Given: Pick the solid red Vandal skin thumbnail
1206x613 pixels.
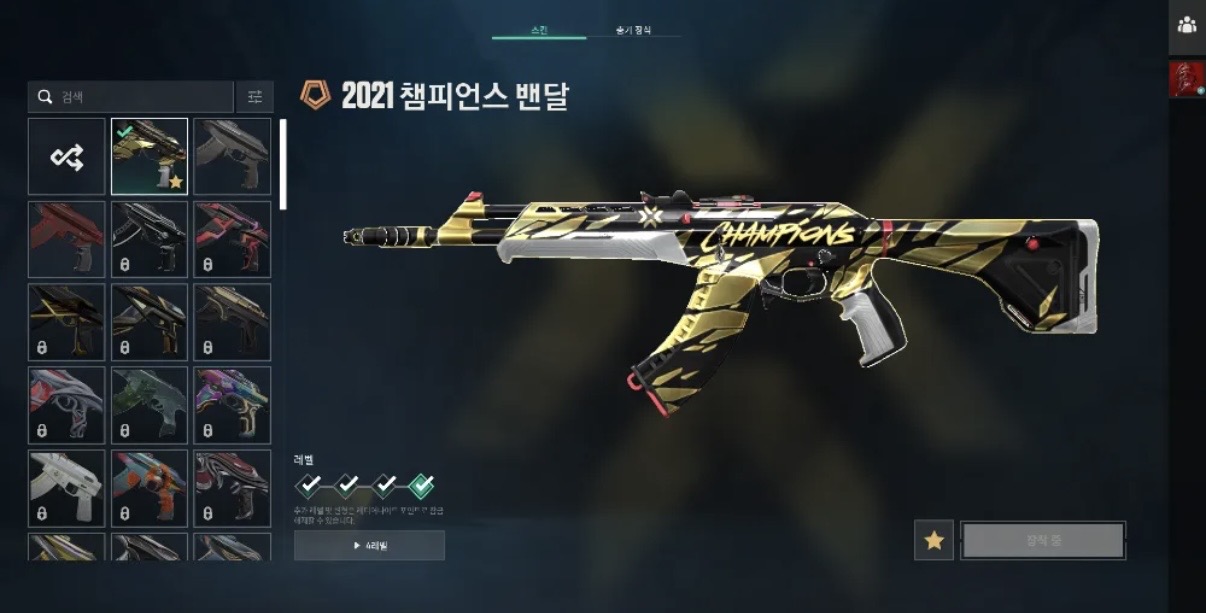Looking at the screenshot, I should (67, 240).
